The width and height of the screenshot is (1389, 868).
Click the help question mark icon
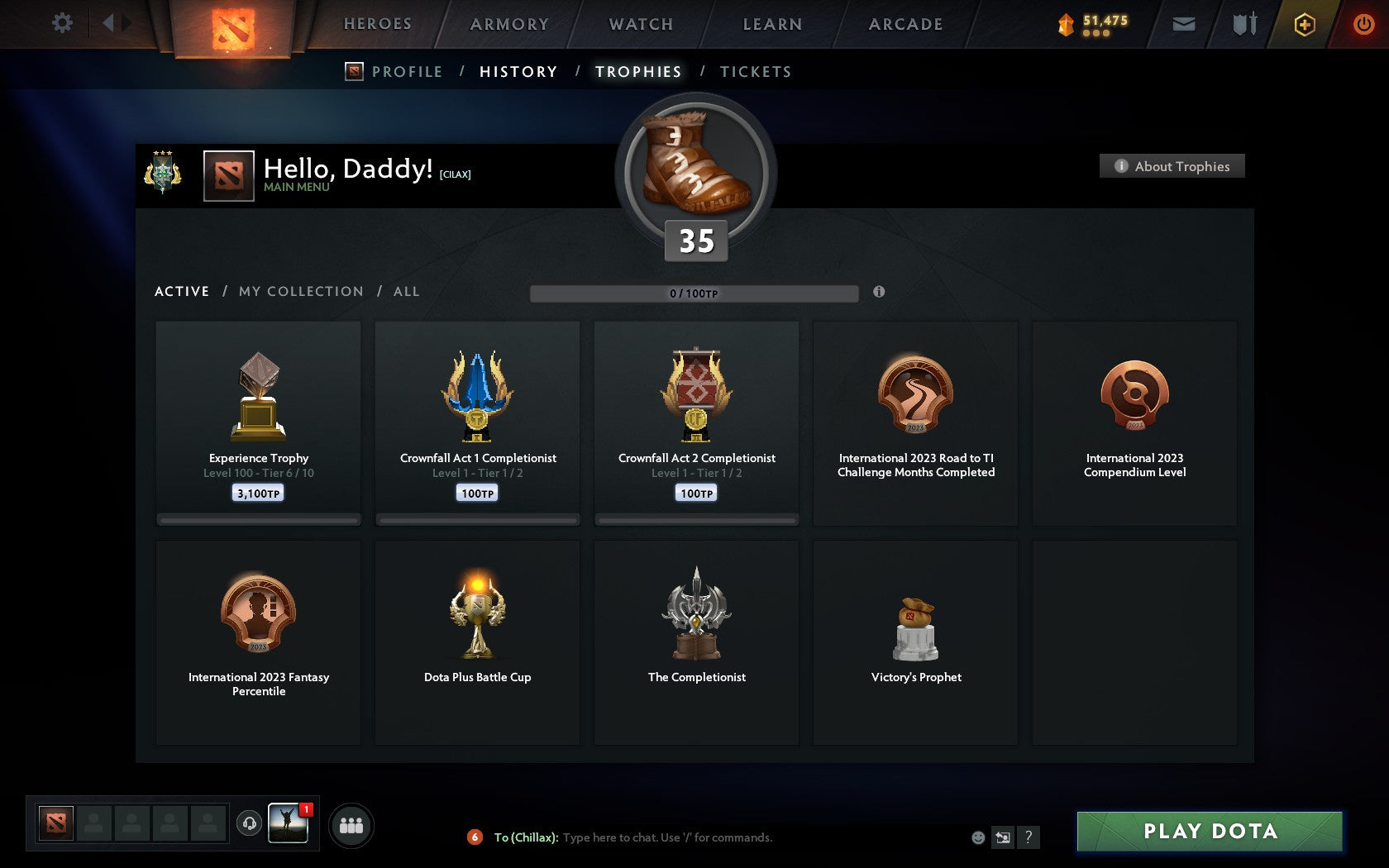[1028, 837]
